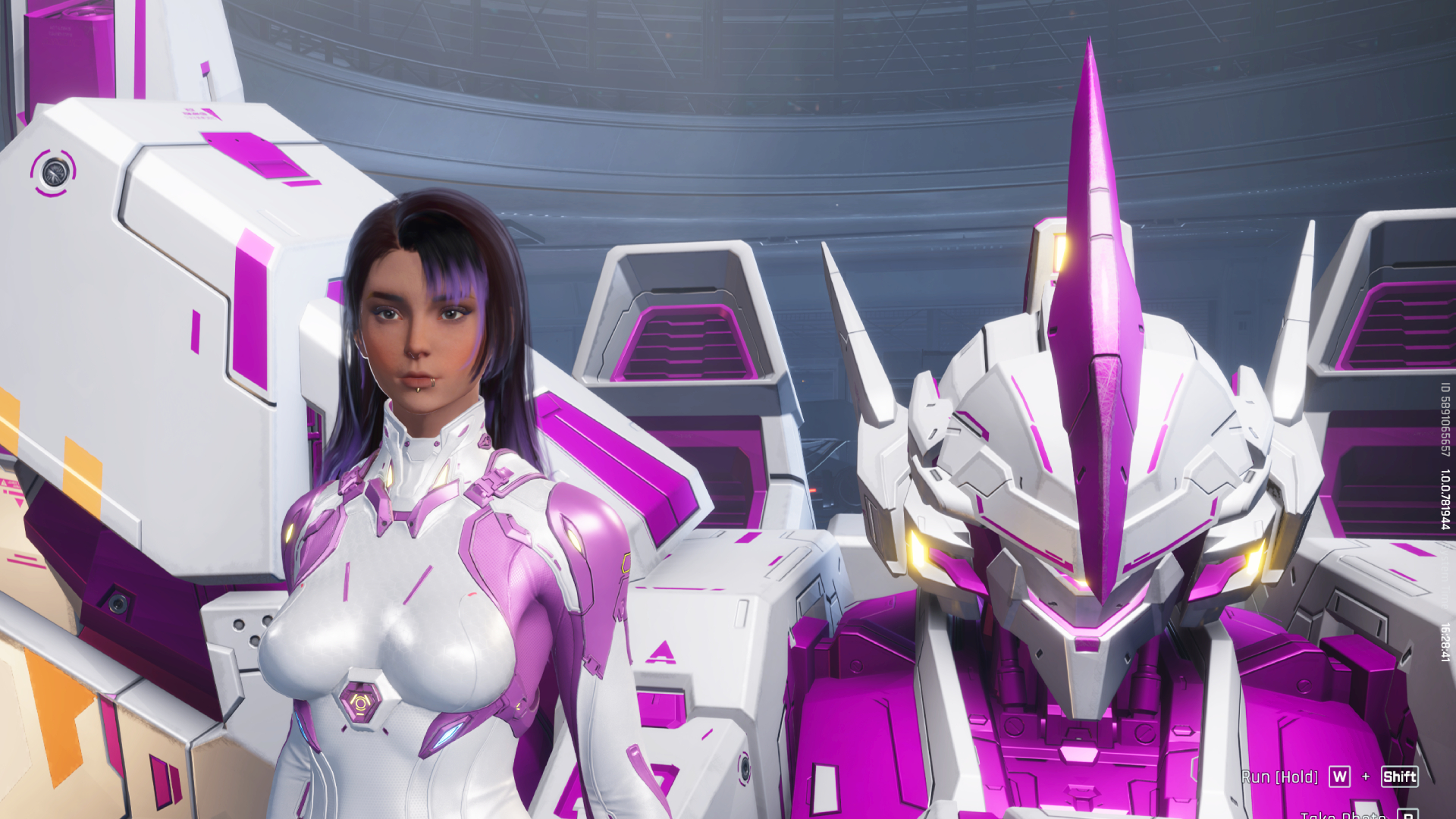Click the W key prompt icon
1456x819 pixels.
point(1340,777)
